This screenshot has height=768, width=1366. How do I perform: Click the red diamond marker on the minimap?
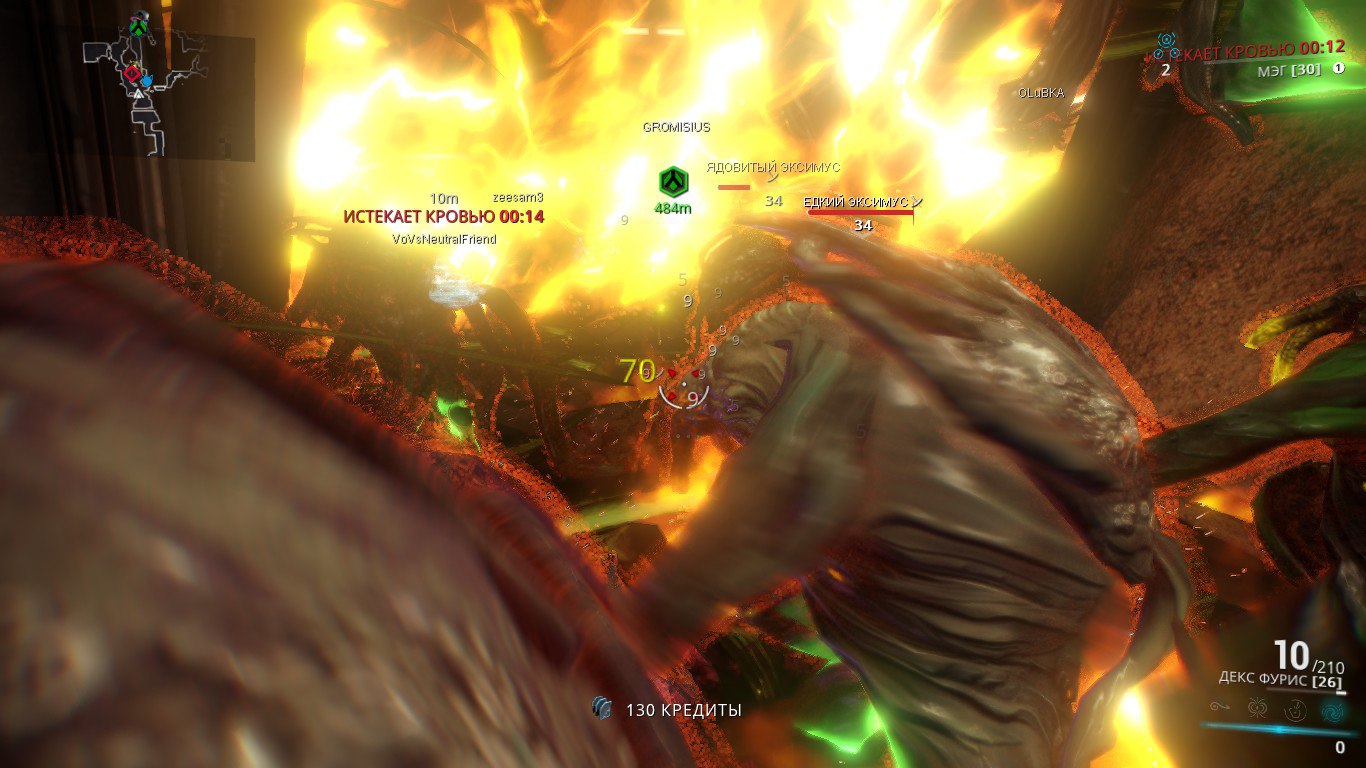point(131,73)
